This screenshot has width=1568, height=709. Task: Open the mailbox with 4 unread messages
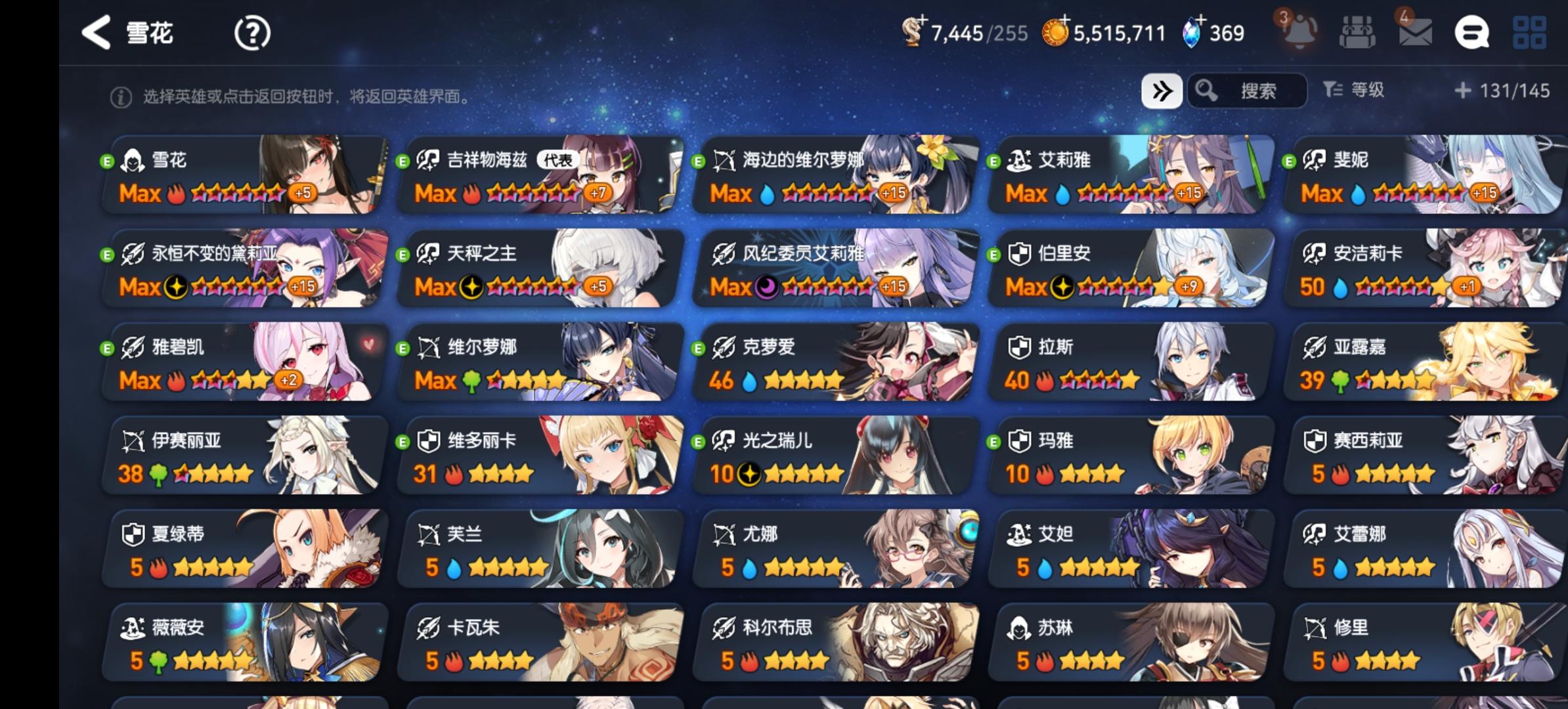(1416, 32)
